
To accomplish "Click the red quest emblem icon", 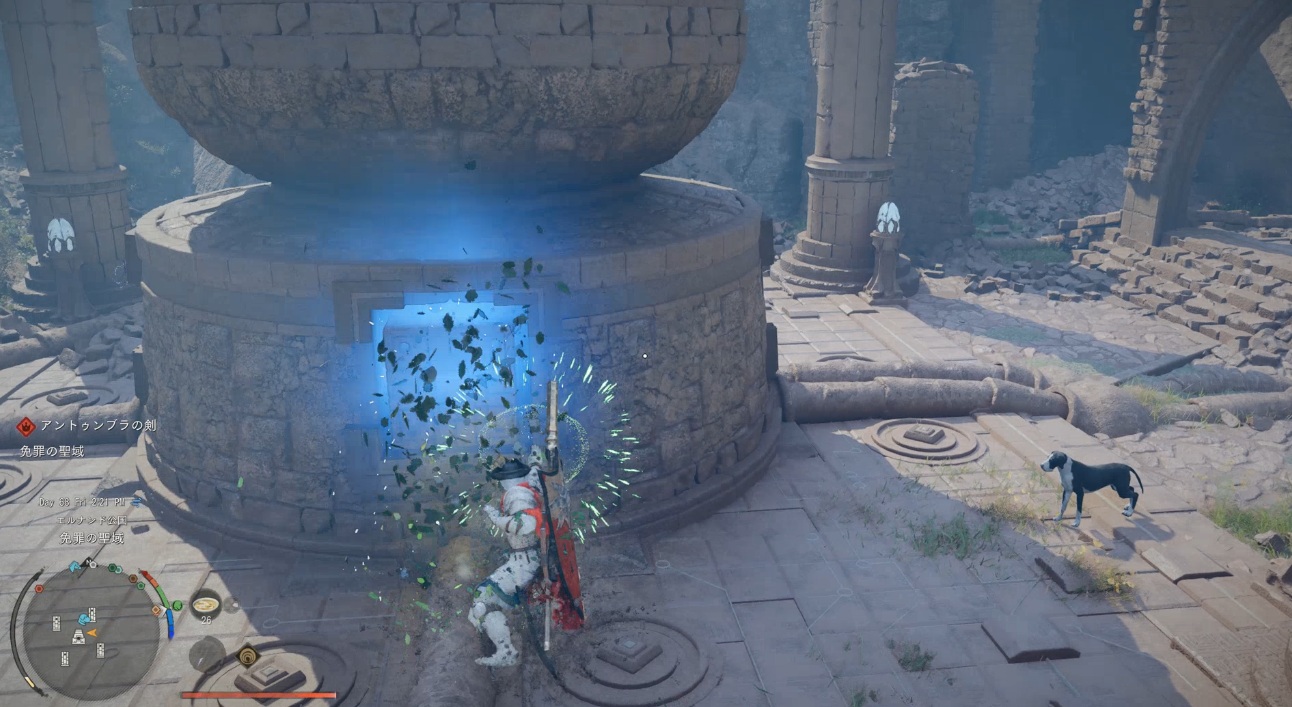I will 25,426.
